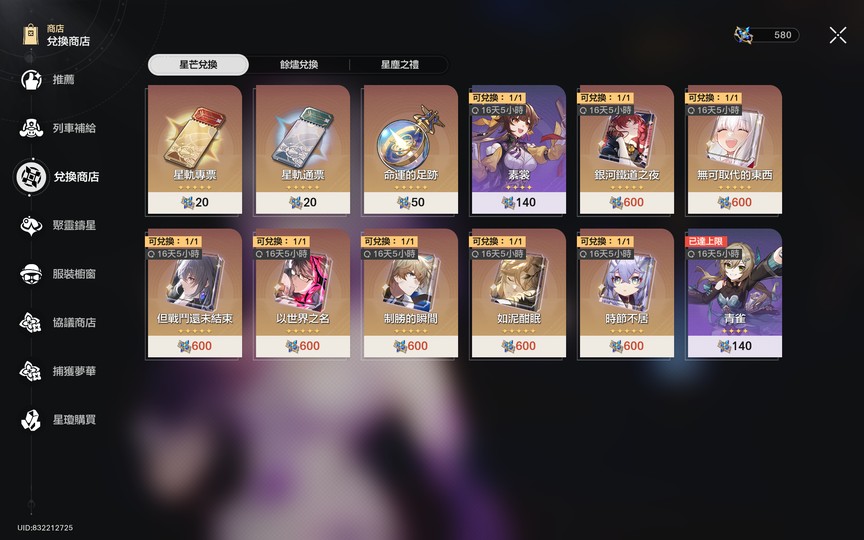Open the 協議商店 section
Image resolution: width=864 pixels, height=540 pixels.
[x=73, y=322]
